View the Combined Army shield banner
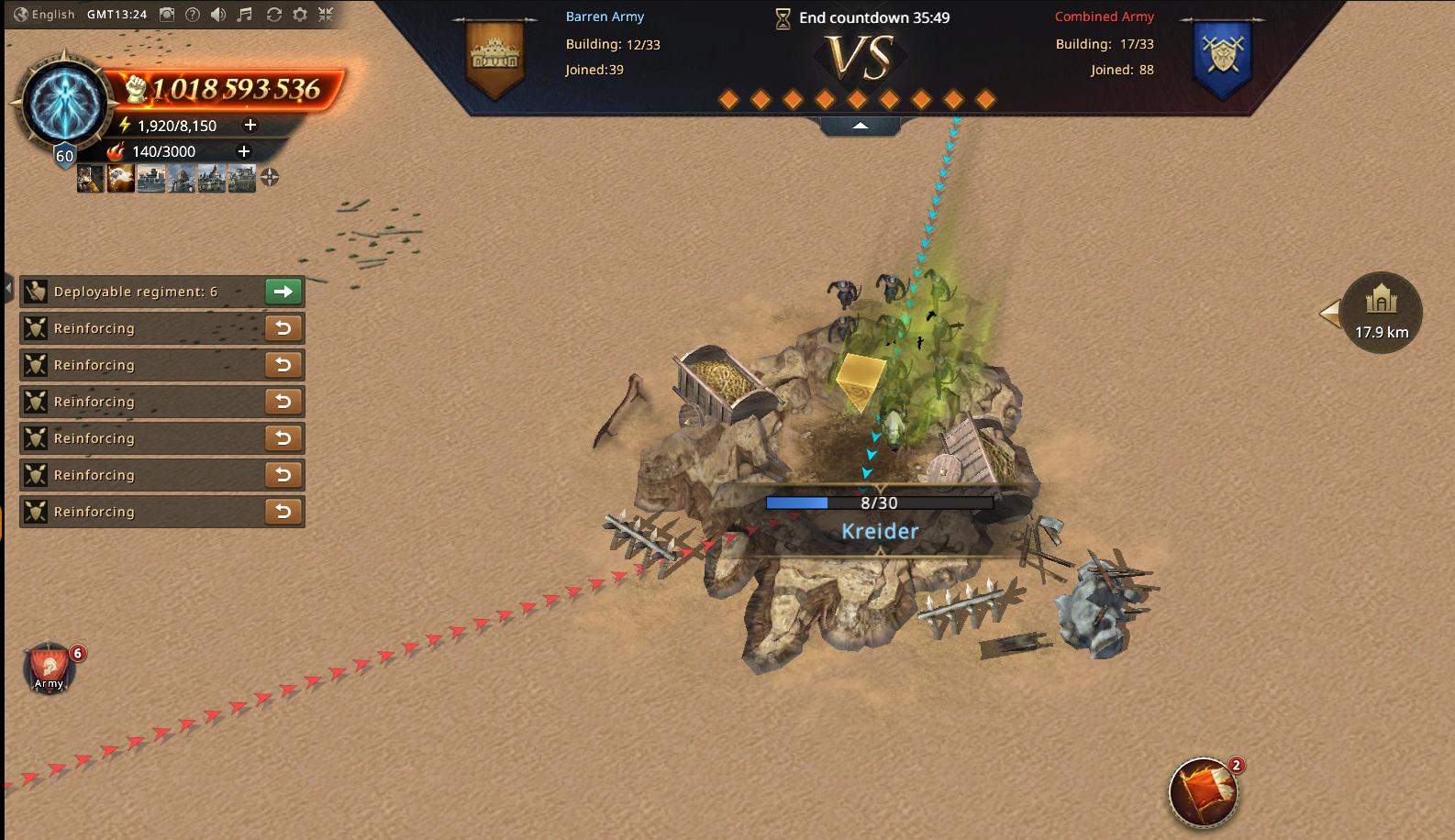This screenshot has width=1455, height=840. (1223, 57)
